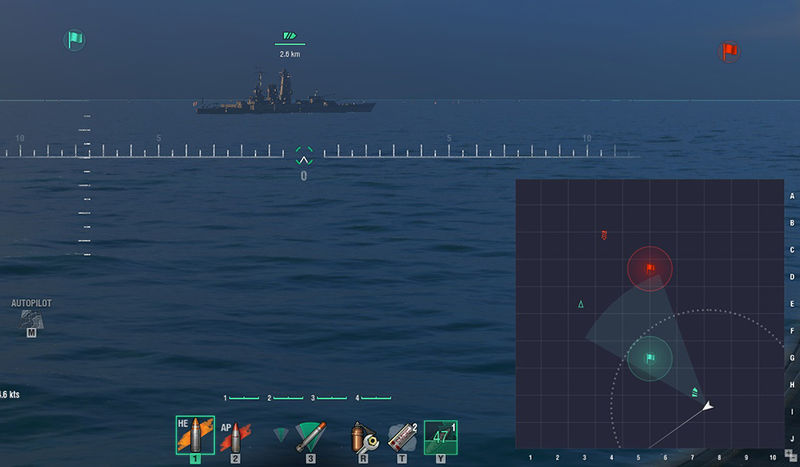Image resolution: width=800 pixels, height=467 pixels.
Task: Activate the consumable showing 47 countdown
Action: tap(440, 436)
